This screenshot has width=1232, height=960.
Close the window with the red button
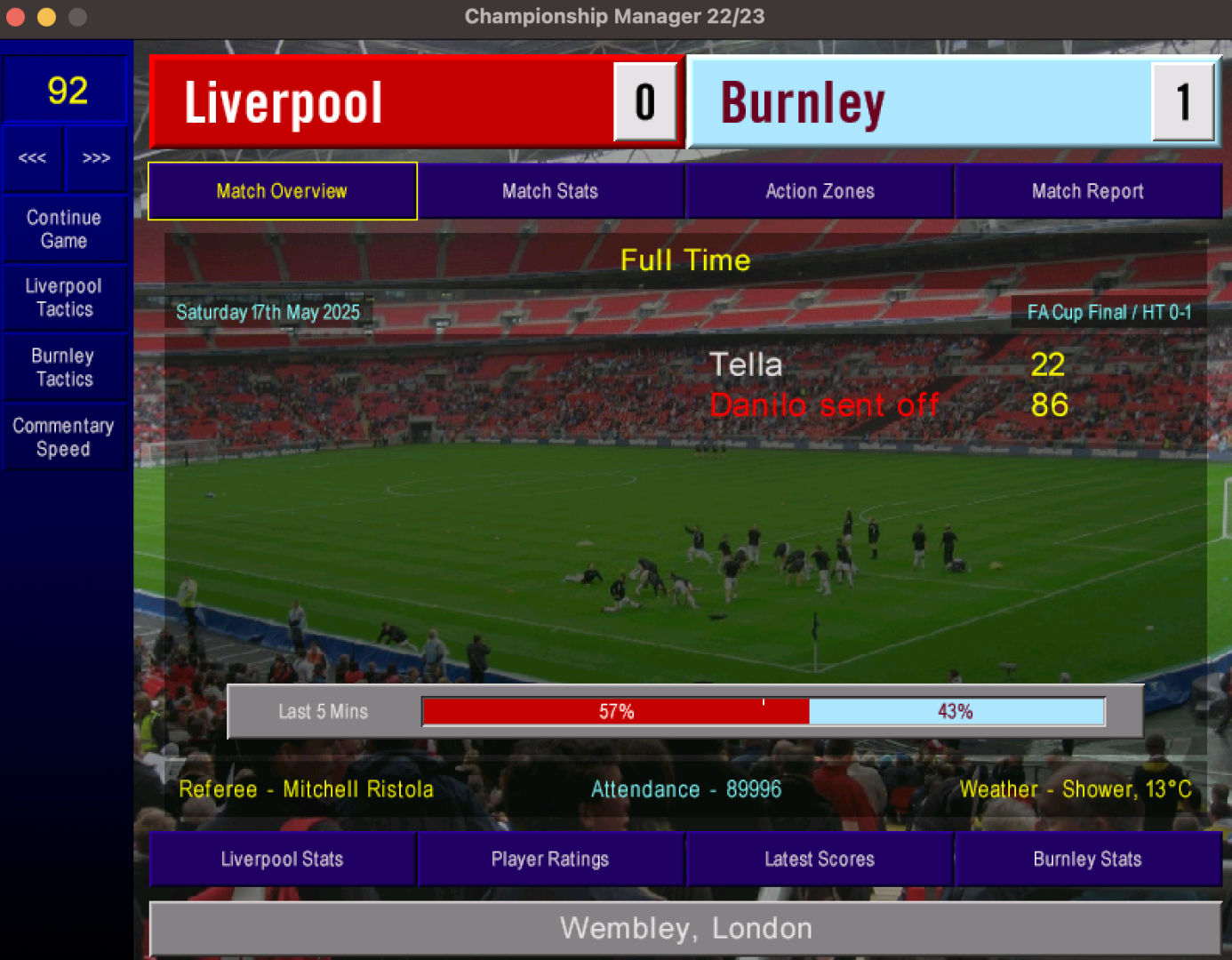tap(15, 17)
